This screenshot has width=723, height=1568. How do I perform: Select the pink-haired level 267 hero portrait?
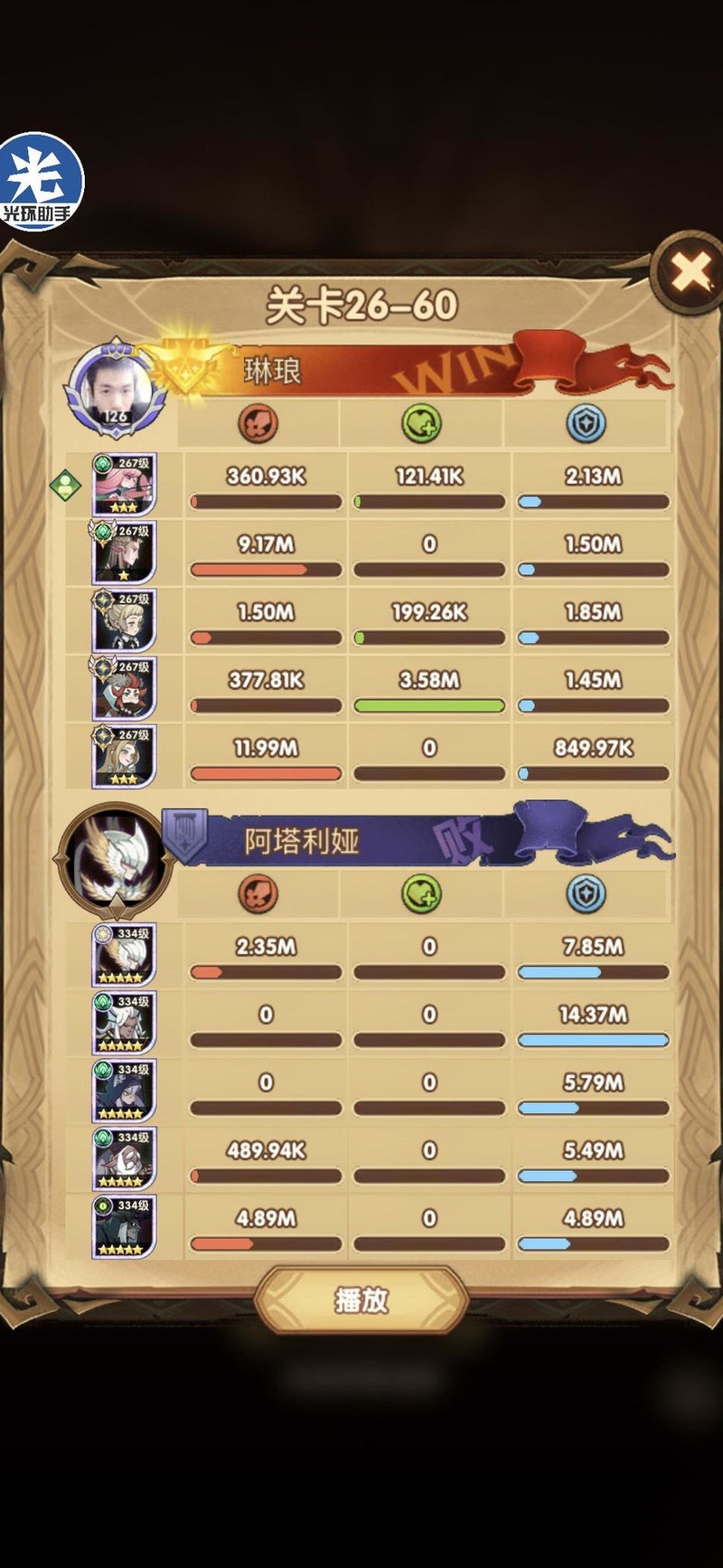point(124,485)
